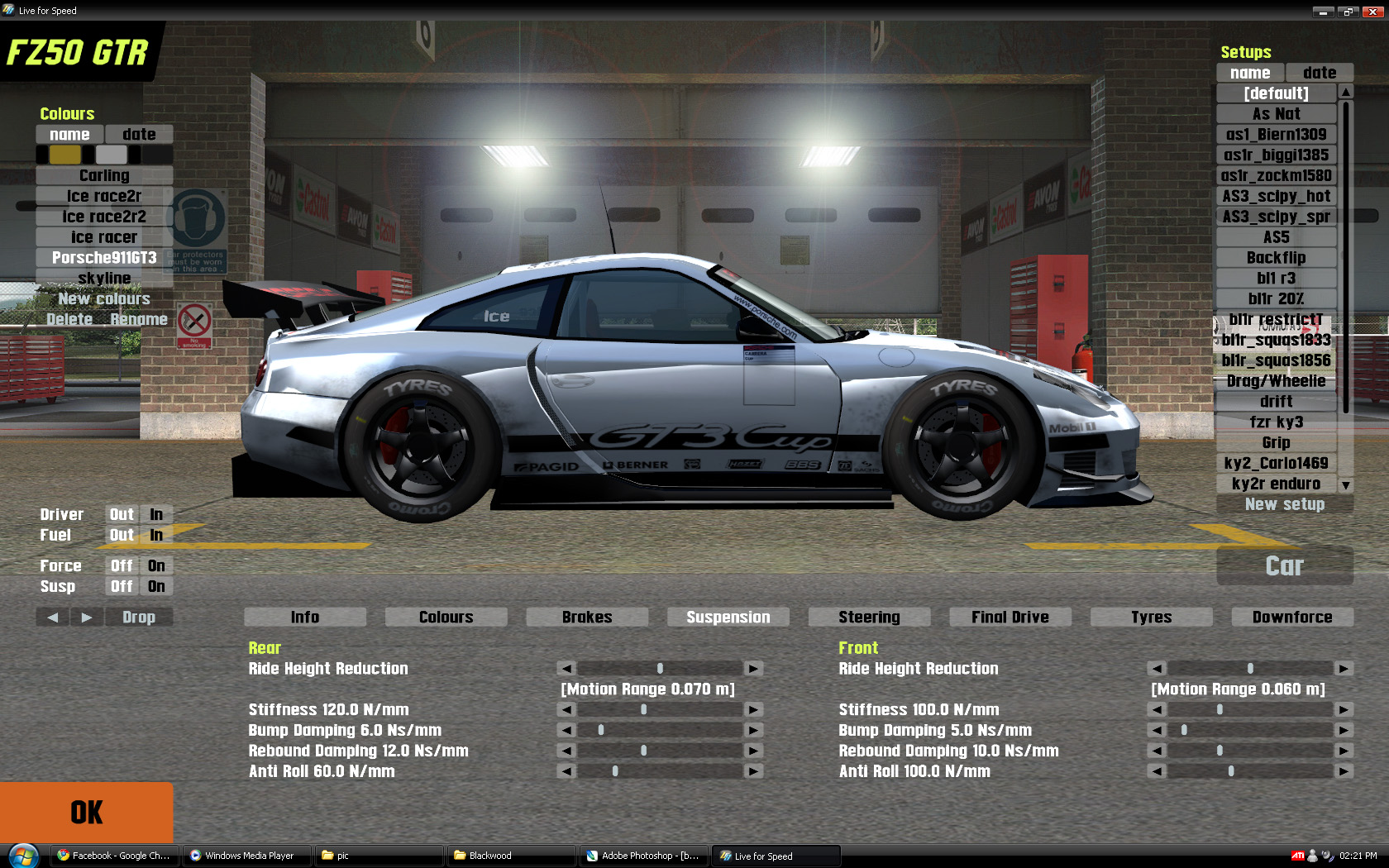Open the Downforce settings tab

1291,617
